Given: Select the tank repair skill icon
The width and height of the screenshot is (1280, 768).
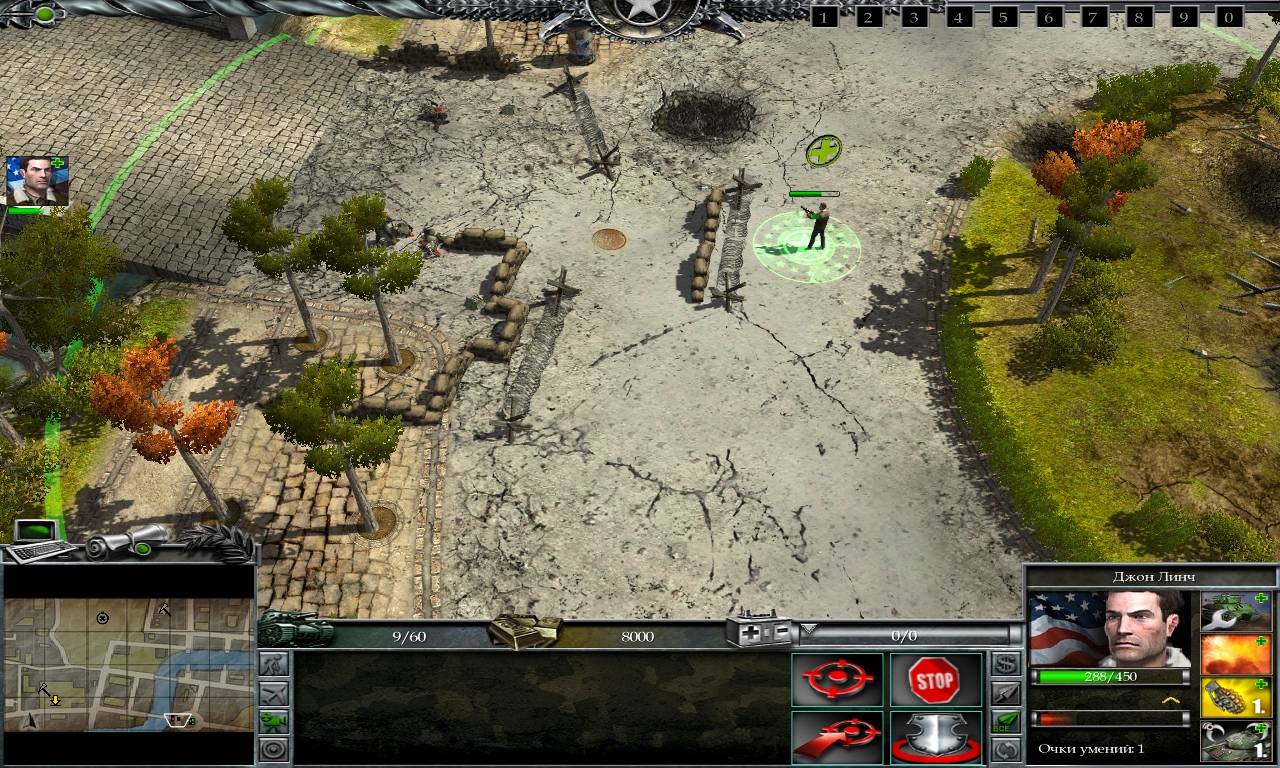Looking at the screenshot, I should click(1235, 613).
